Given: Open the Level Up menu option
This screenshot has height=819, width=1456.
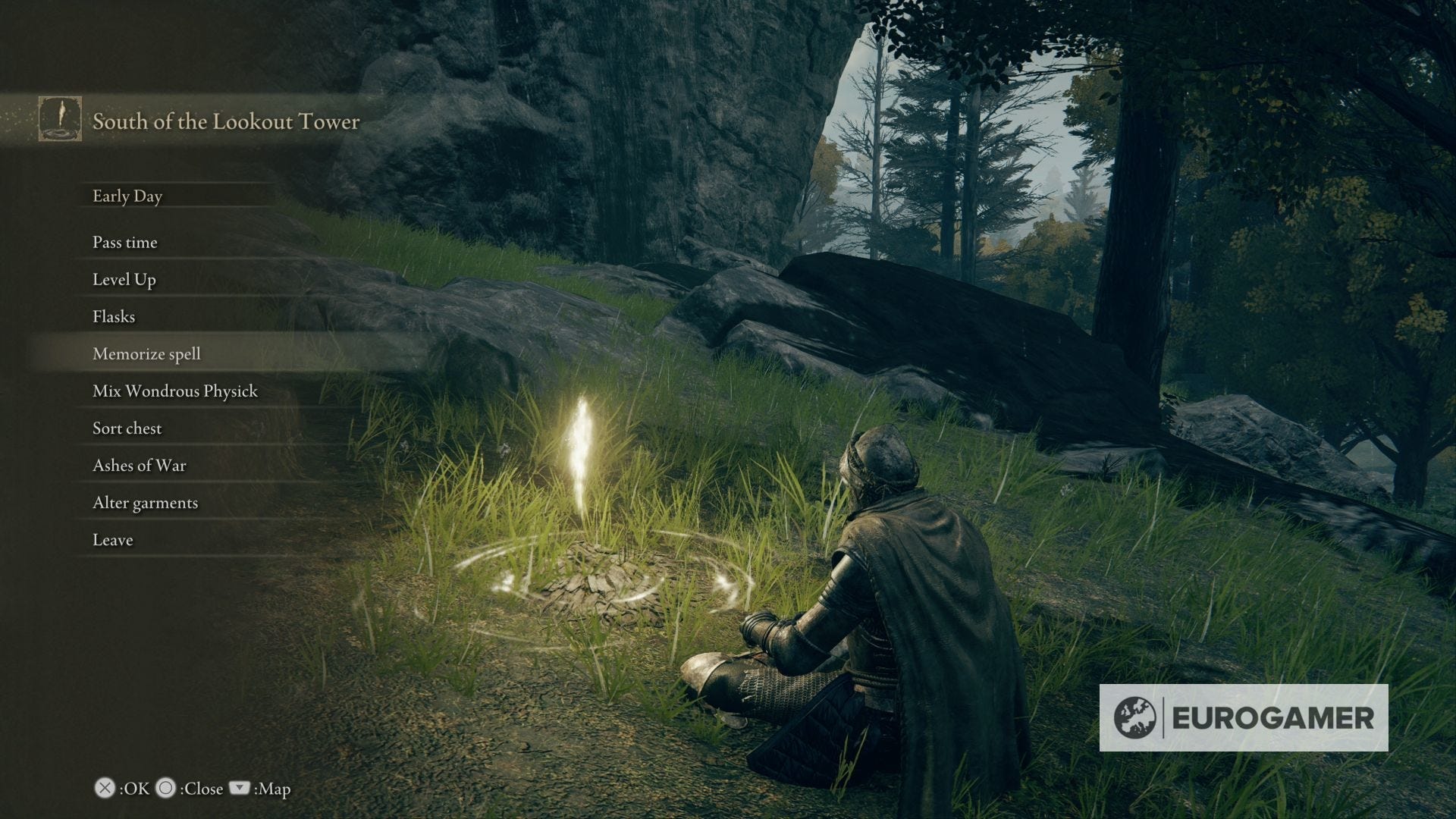Looking at the screenshot, I should [124, 280].
